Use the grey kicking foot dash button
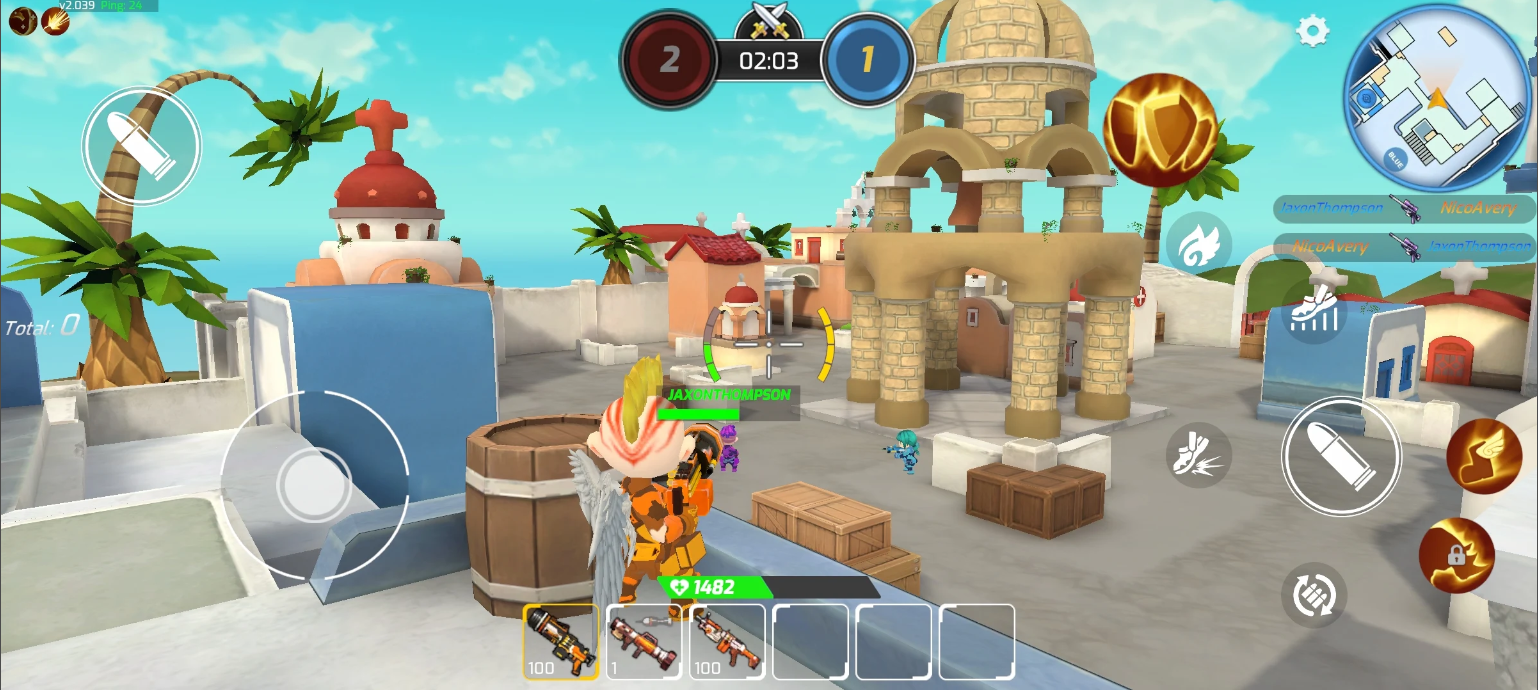Viewport: 1538px width, 690px height. [x=1198, y=455]
